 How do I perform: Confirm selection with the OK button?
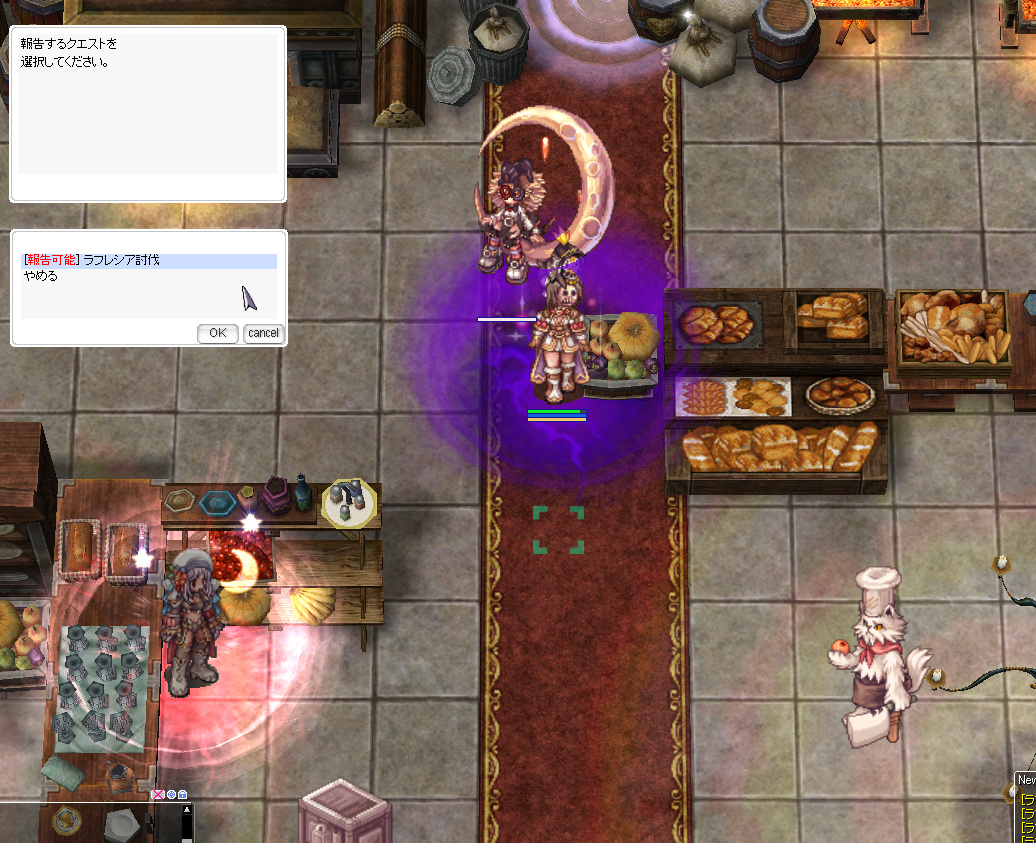point(217,333)
